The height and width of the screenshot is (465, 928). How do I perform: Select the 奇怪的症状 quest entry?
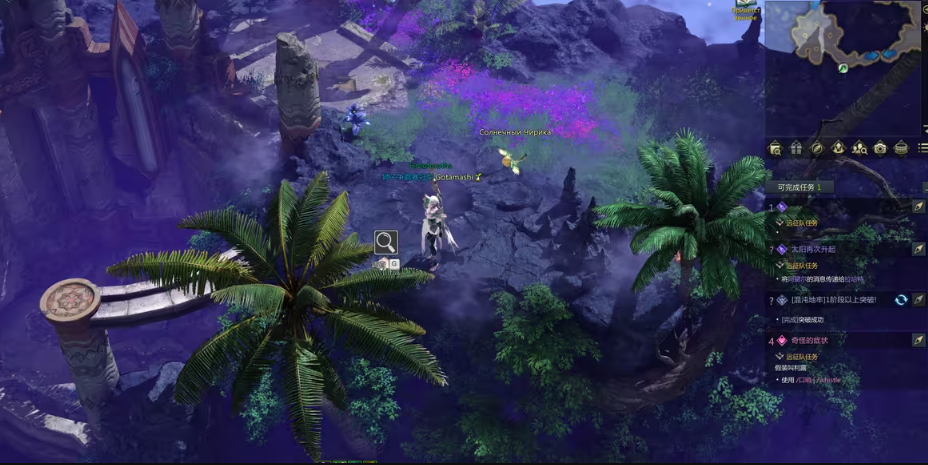point(809,340)
